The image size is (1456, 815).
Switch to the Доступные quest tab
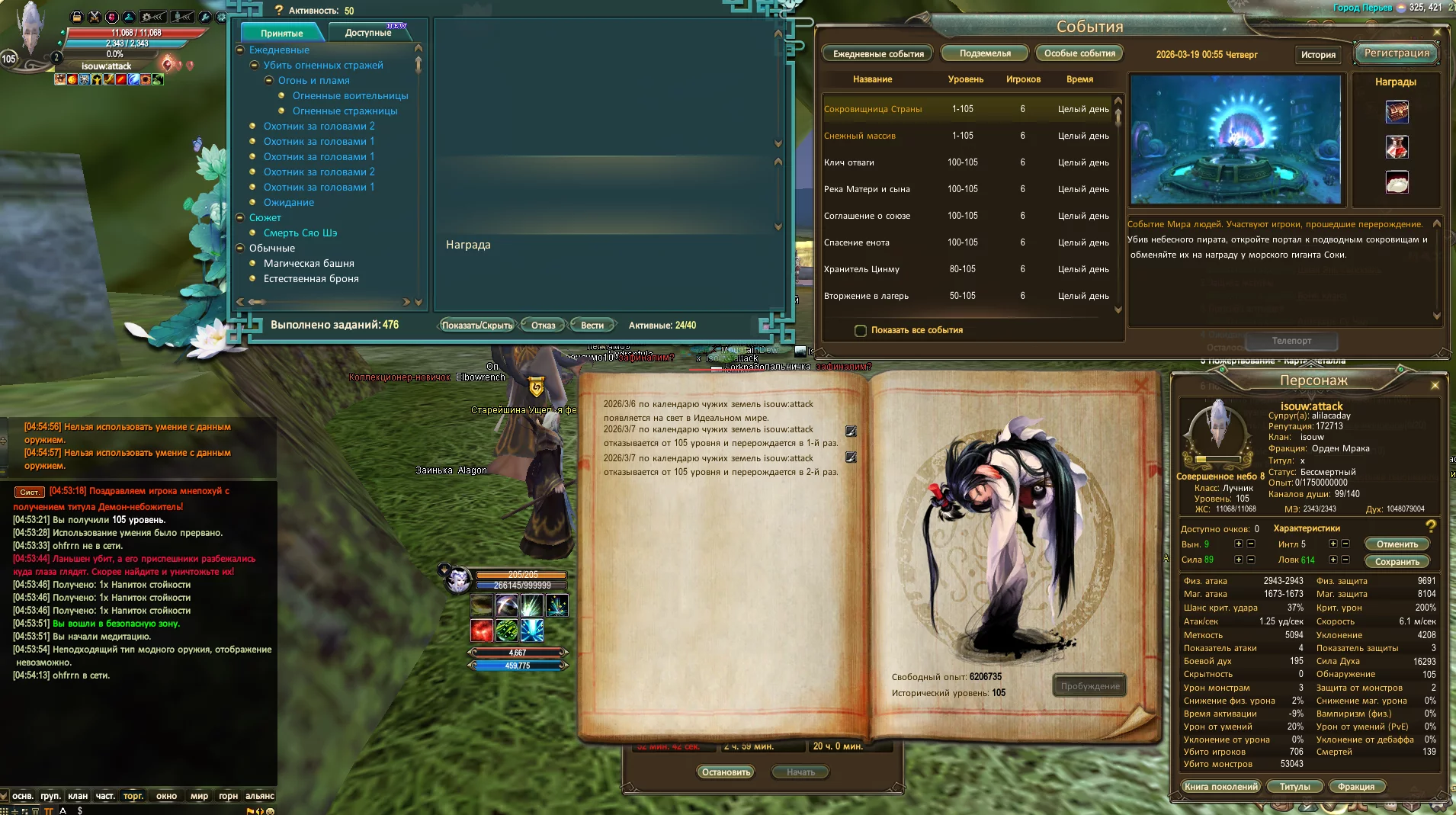tap(368, 33)
